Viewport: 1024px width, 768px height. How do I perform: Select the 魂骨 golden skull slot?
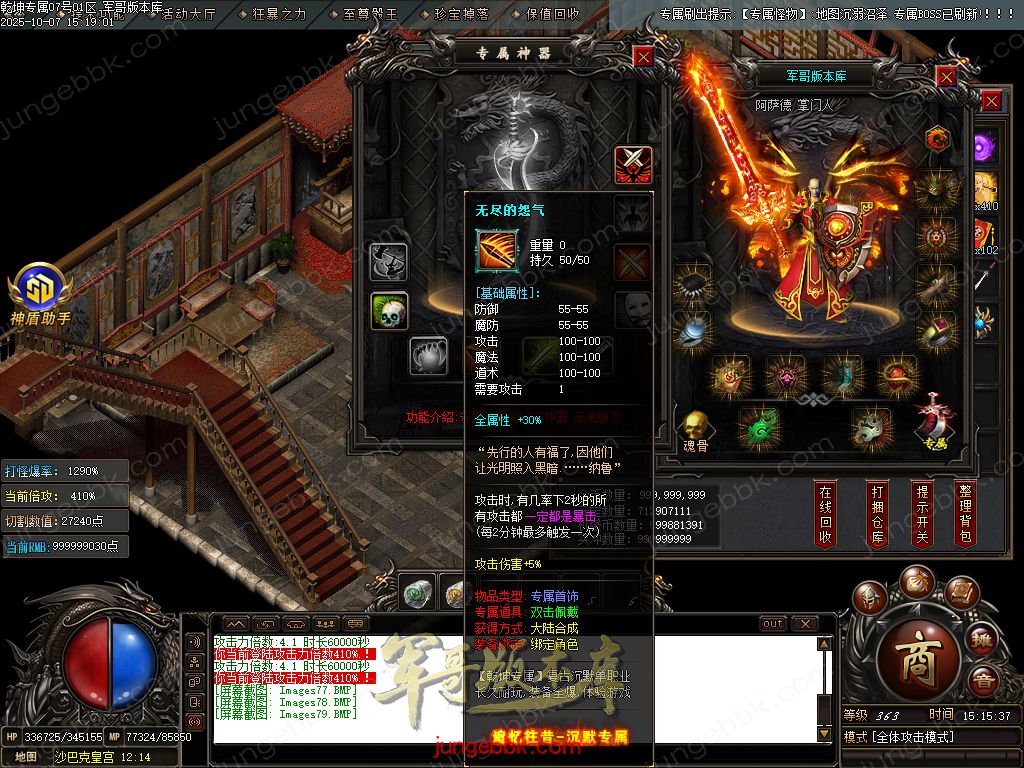tap(694, 428)
